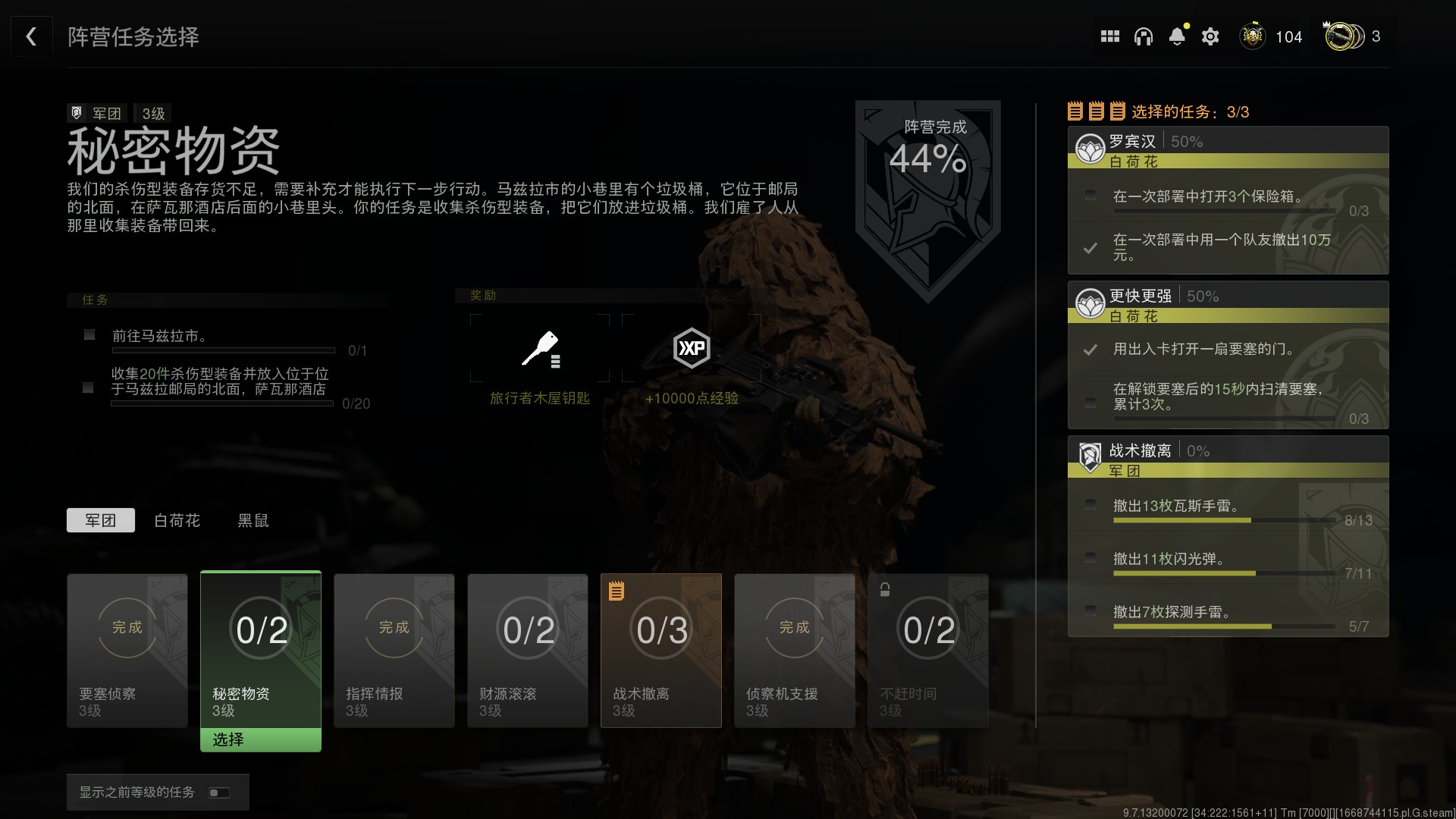1456x819 pixels.
Task: Open the headset voice channel icon
Action: [1143, 36]
